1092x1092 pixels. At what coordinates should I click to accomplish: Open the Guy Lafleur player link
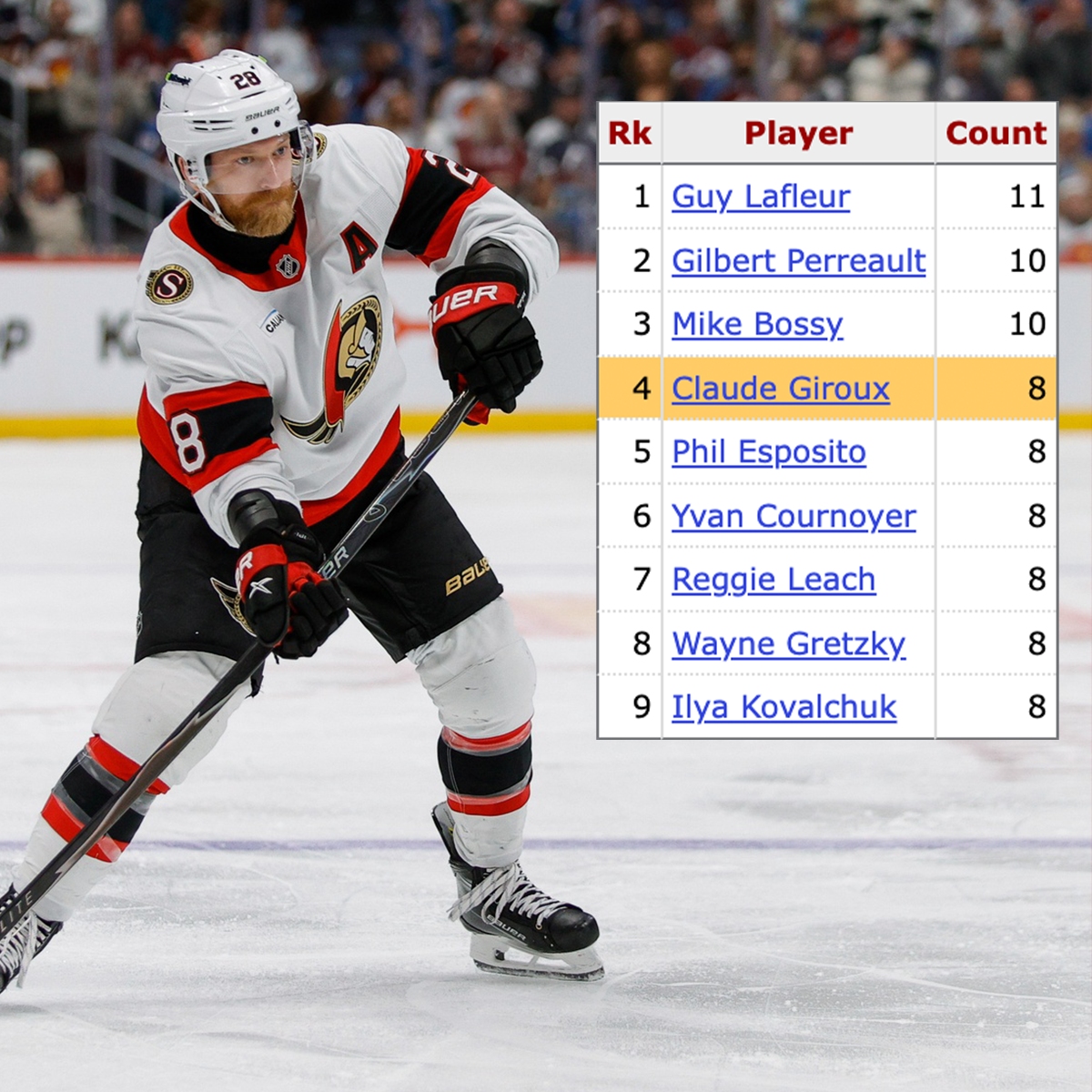(x=761, y=197)
